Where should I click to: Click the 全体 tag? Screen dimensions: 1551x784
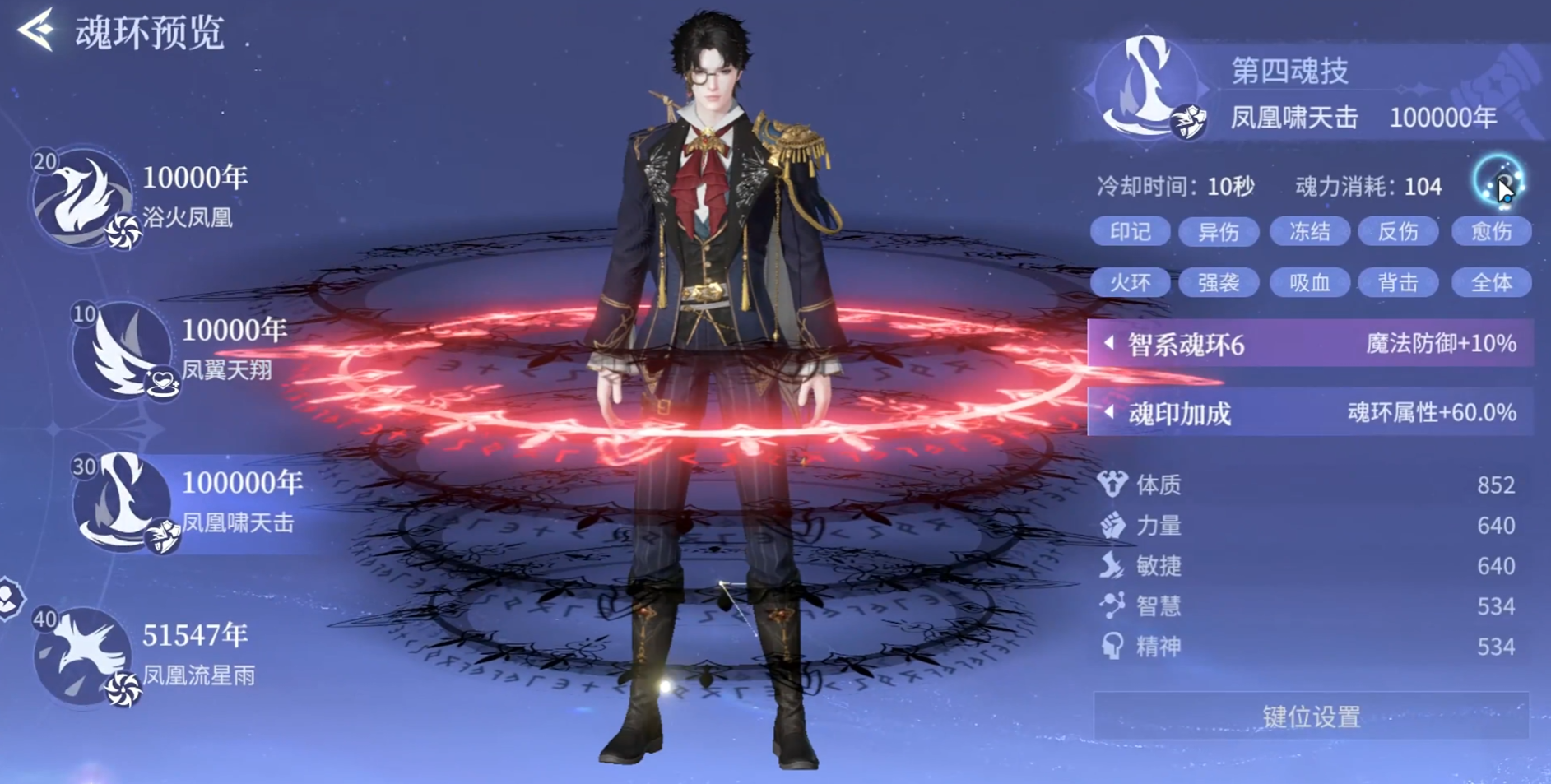coord(1491,283)
